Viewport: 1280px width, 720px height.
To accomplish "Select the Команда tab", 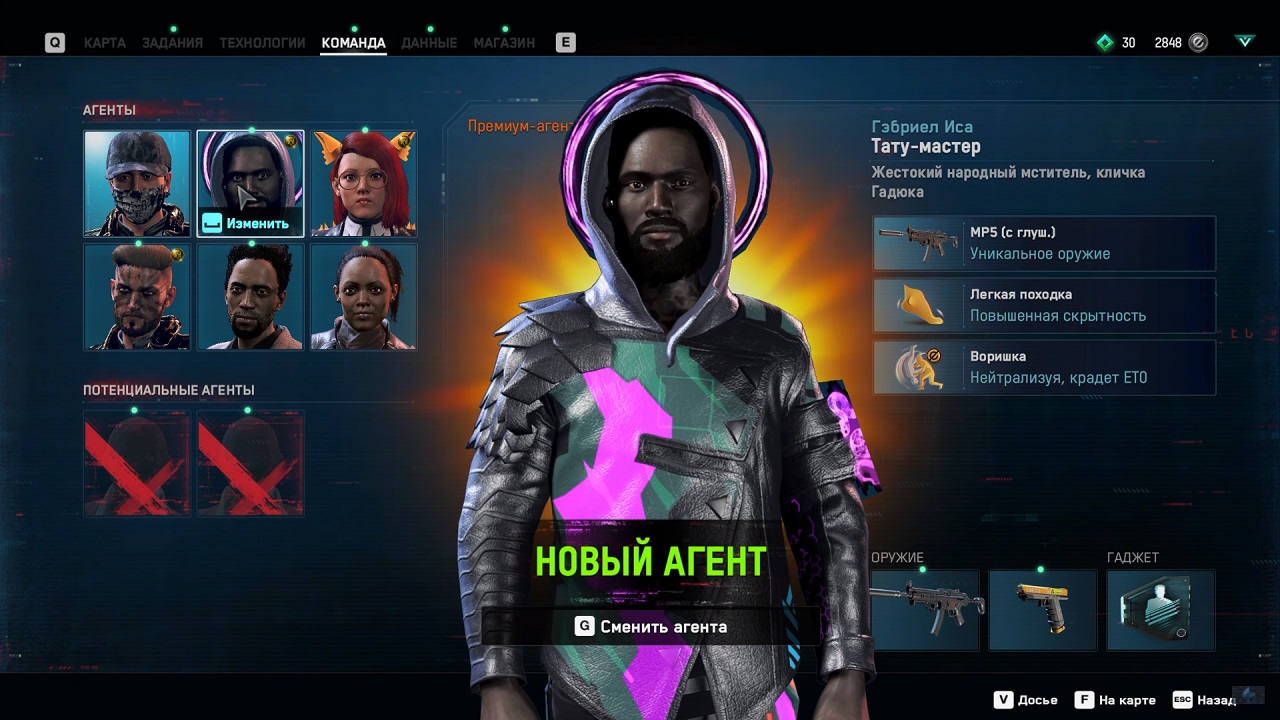I will pyautogui.click(x=353, y=43).
